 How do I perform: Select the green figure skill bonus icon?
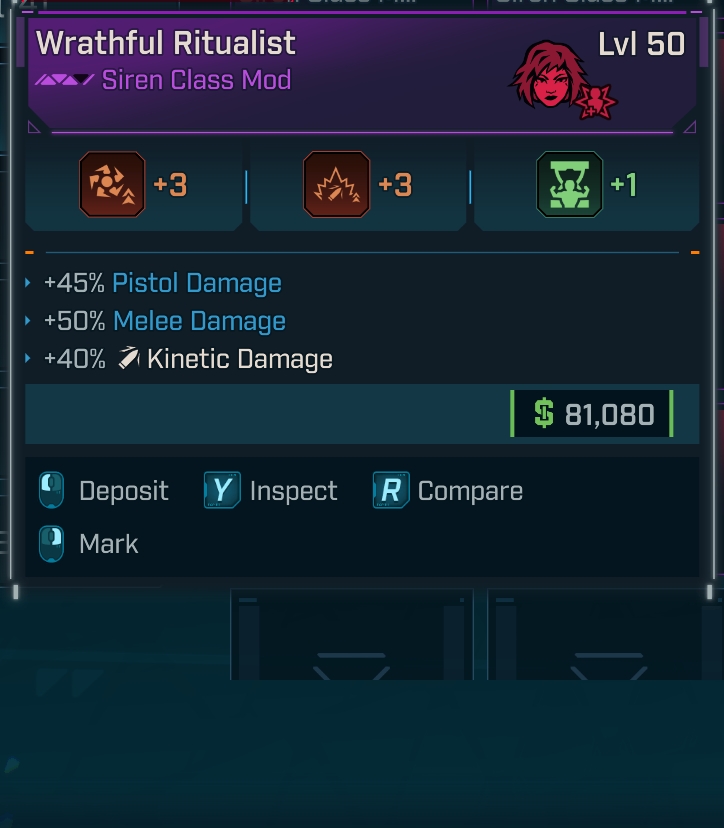569,185
